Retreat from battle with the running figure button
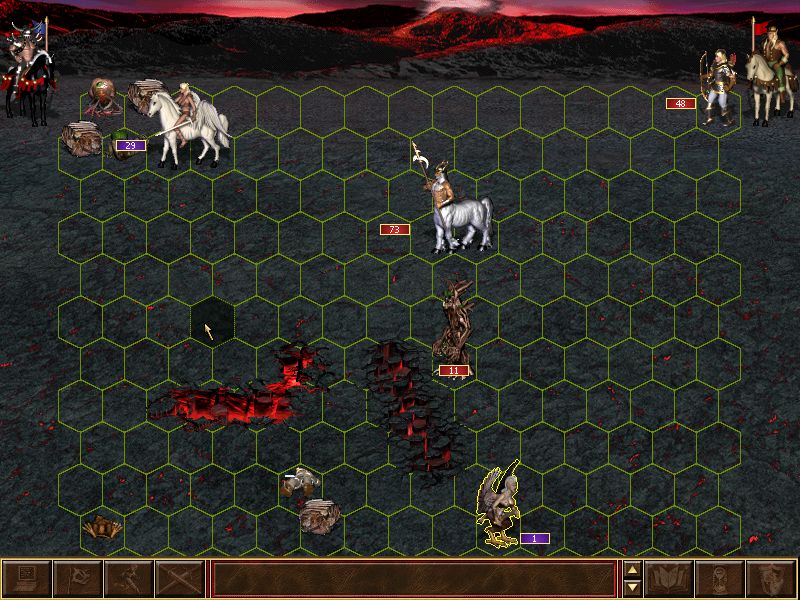 128,579
